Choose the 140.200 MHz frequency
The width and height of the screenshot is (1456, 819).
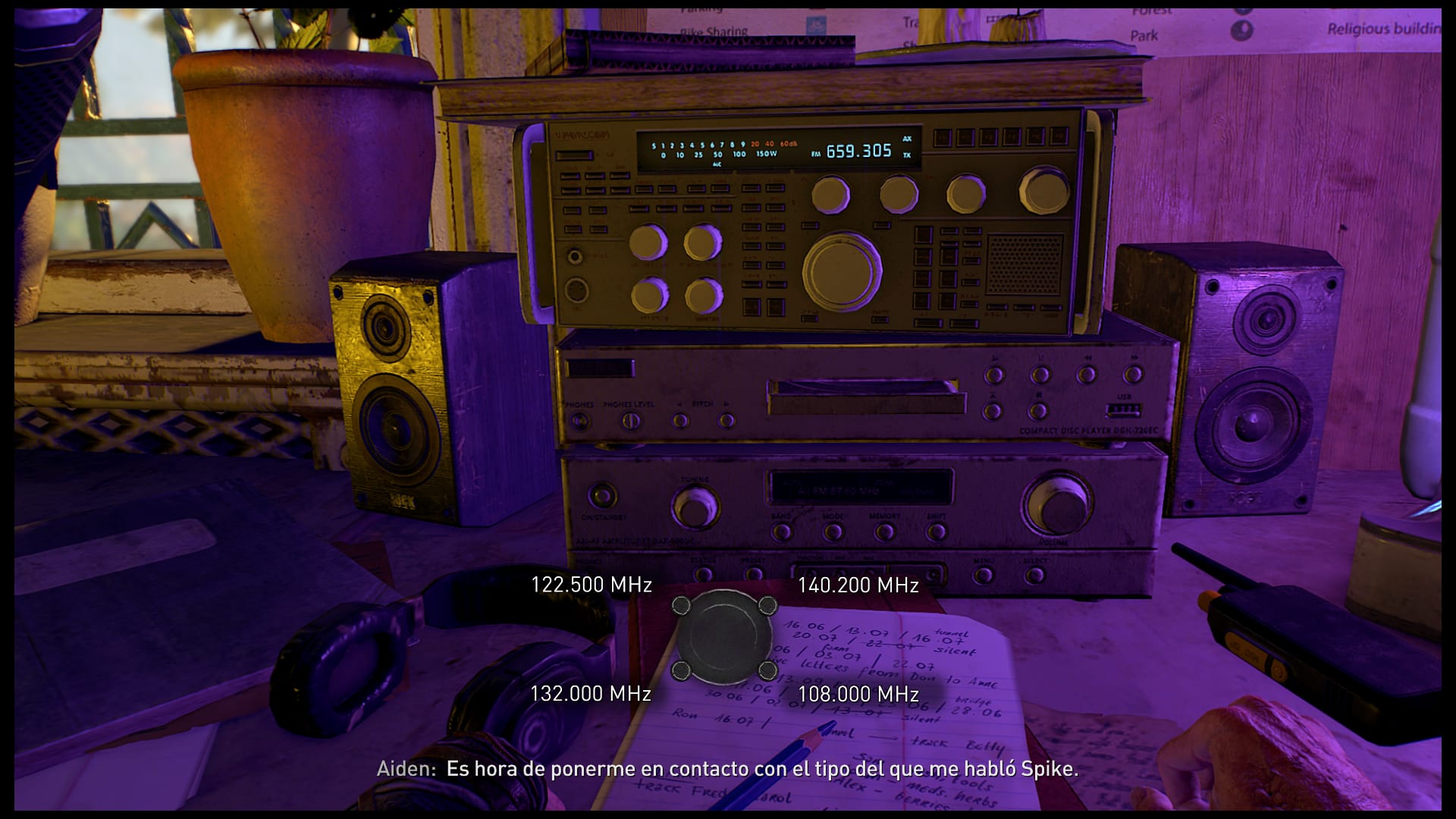coord(858,585)
